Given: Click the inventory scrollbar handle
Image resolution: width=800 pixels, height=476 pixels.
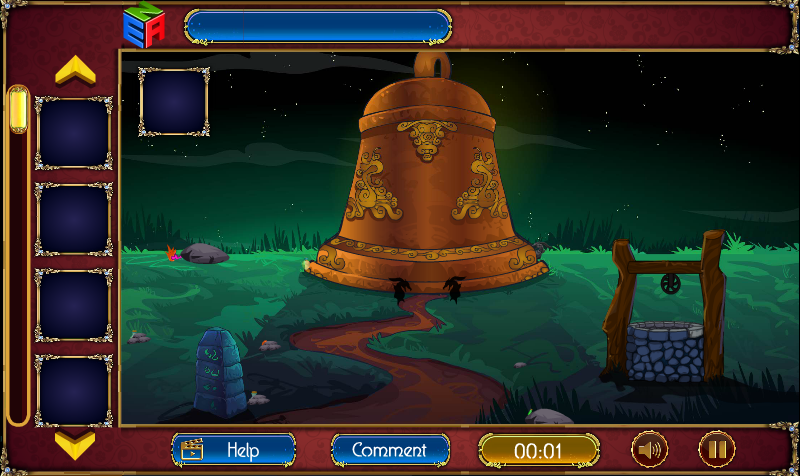Looking at the screenshot, I should 18,110.
